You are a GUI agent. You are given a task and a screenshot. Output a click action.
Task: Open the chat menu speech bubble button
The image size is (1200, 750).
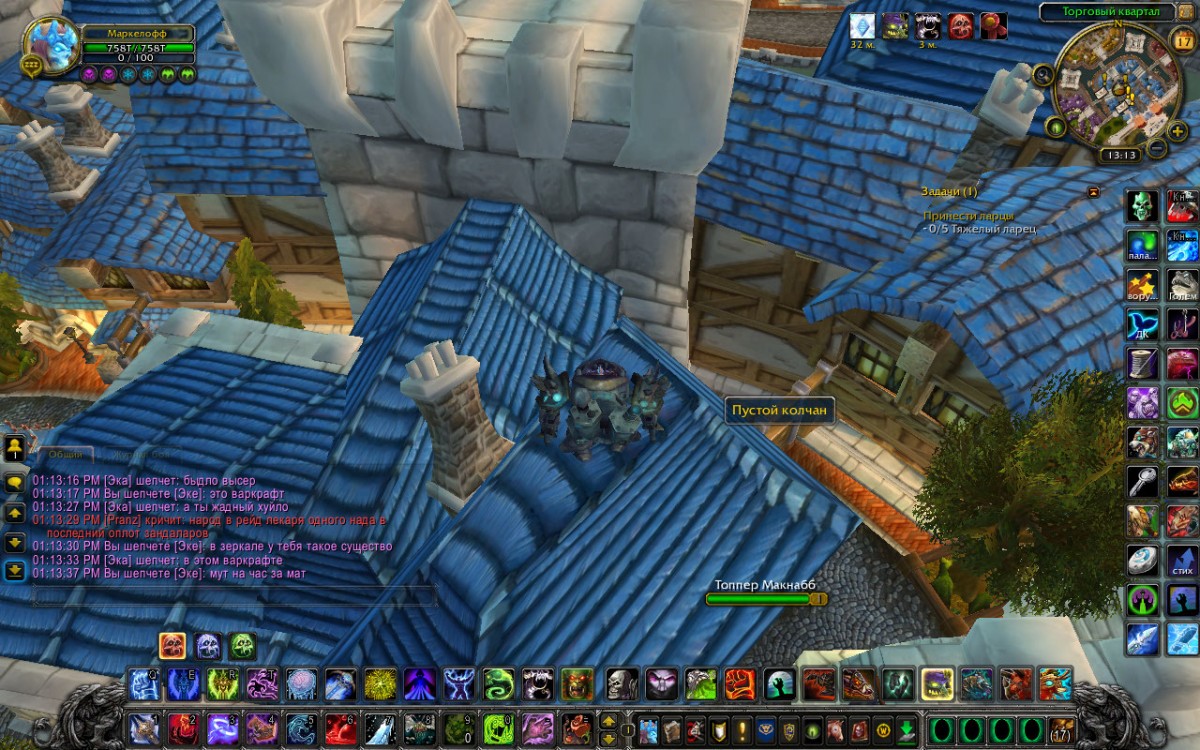pyautogui.click(x=15, y=481)
